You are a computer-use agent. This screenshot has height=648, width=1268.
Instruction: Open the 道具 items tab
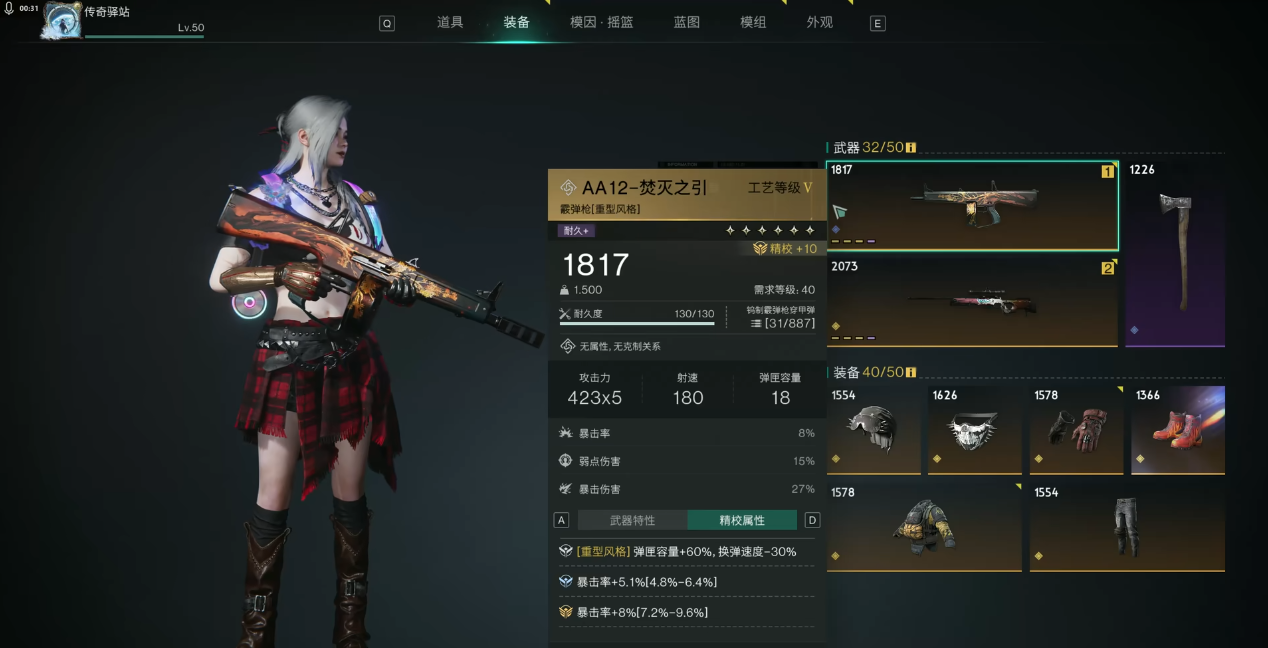450,22
